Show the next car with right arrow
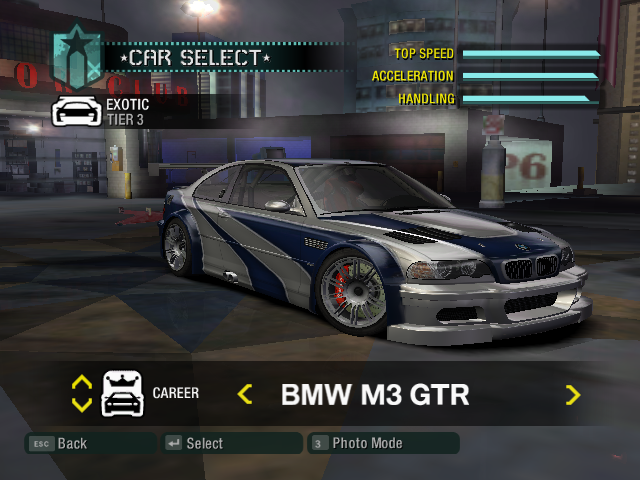The image size is (640, 480). coord(572,394)
